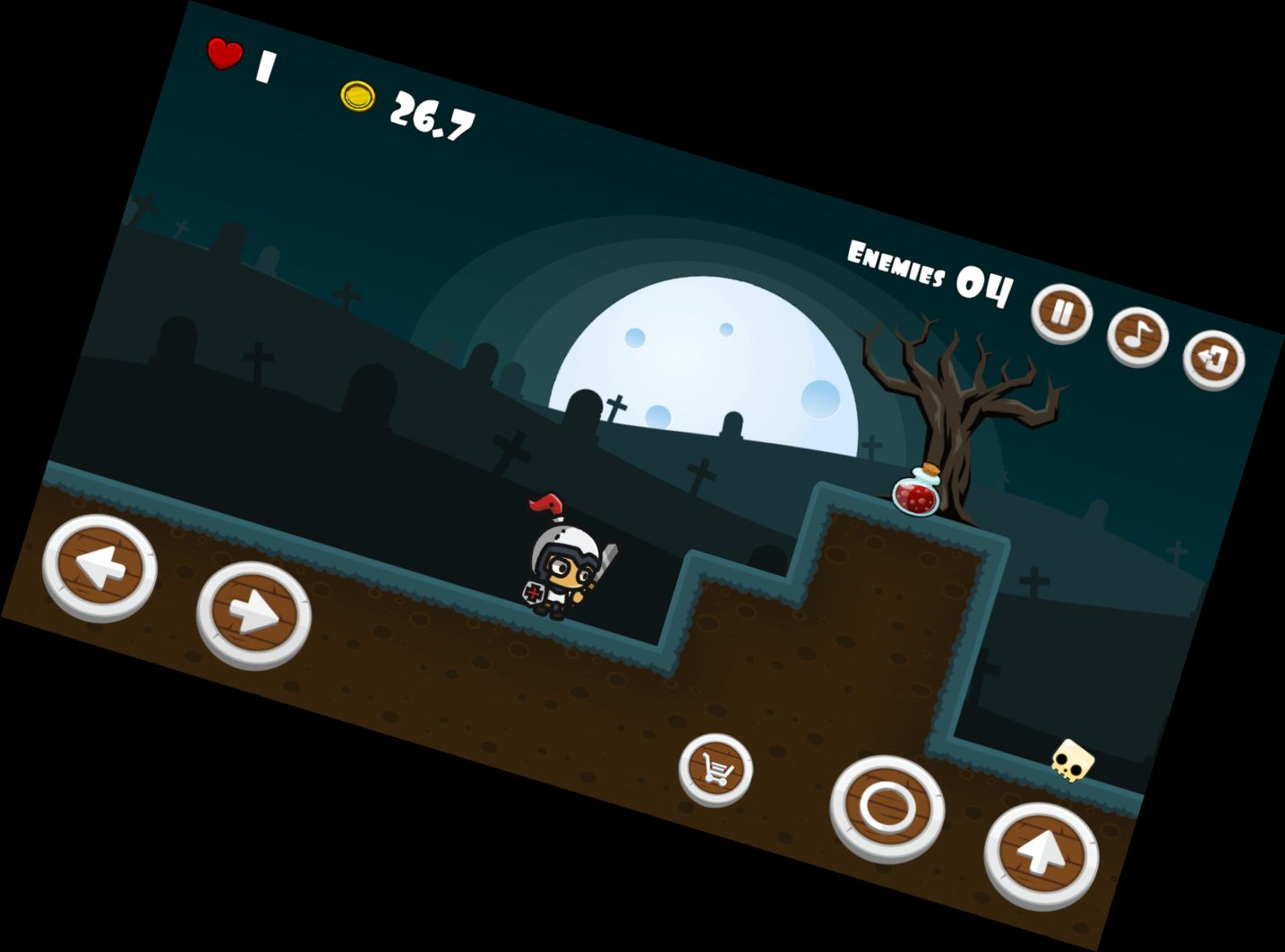Tap the right arrow move button
The image size is (1285, 952).
[x=253, y=613]
